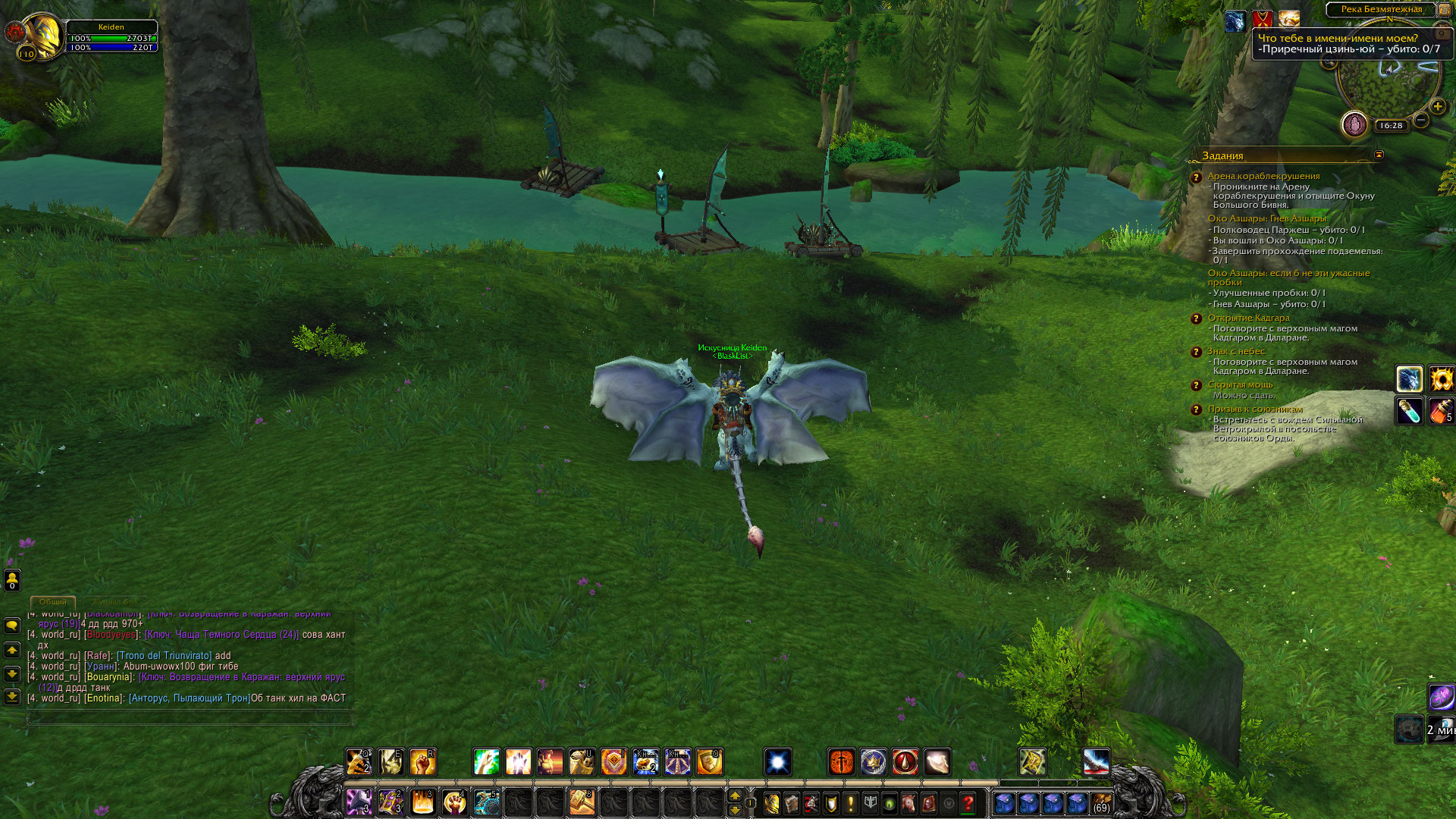The image size is (1456, 819).
Task: Jump chat to the newest message
Action: [x=12, y=696]
